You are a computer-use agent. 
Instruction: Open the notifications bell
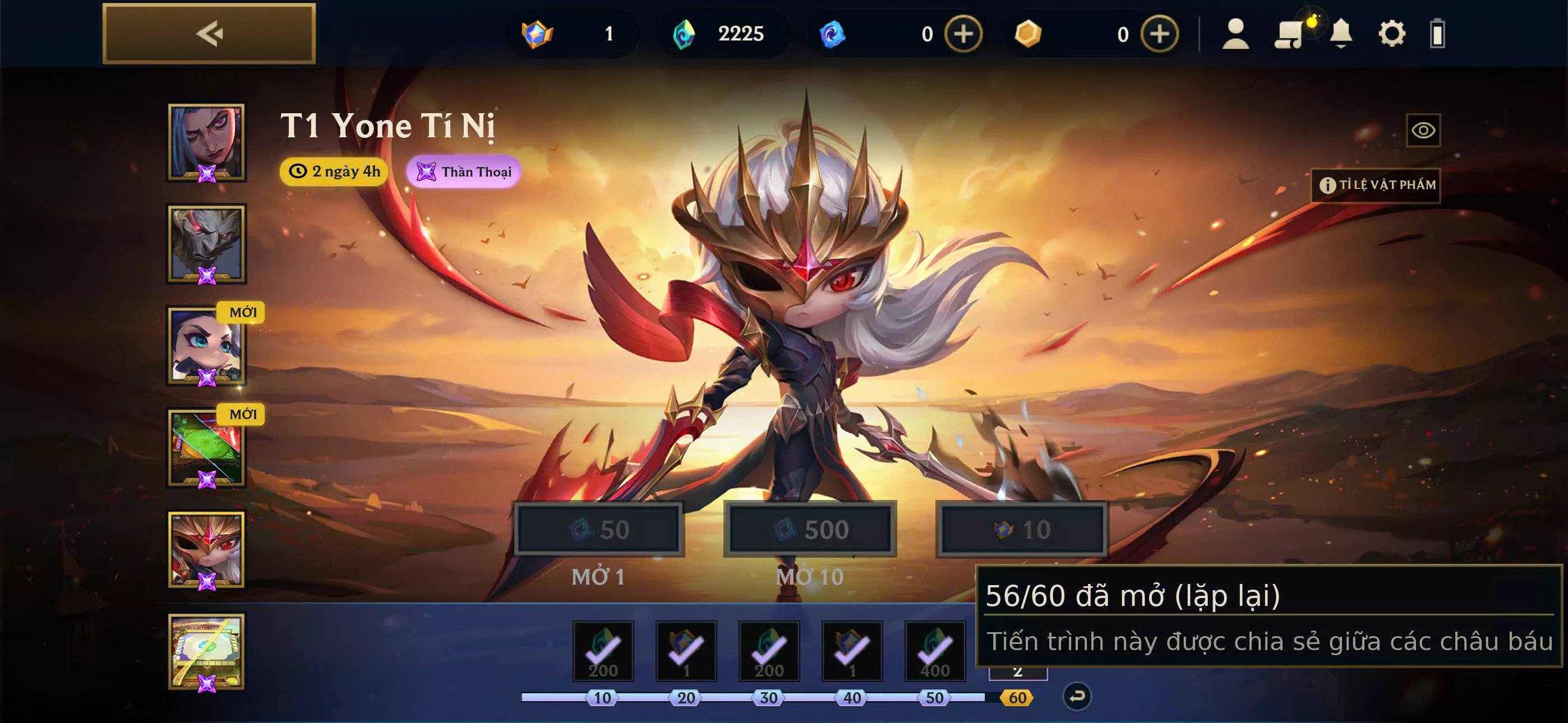click(1341, 34)
